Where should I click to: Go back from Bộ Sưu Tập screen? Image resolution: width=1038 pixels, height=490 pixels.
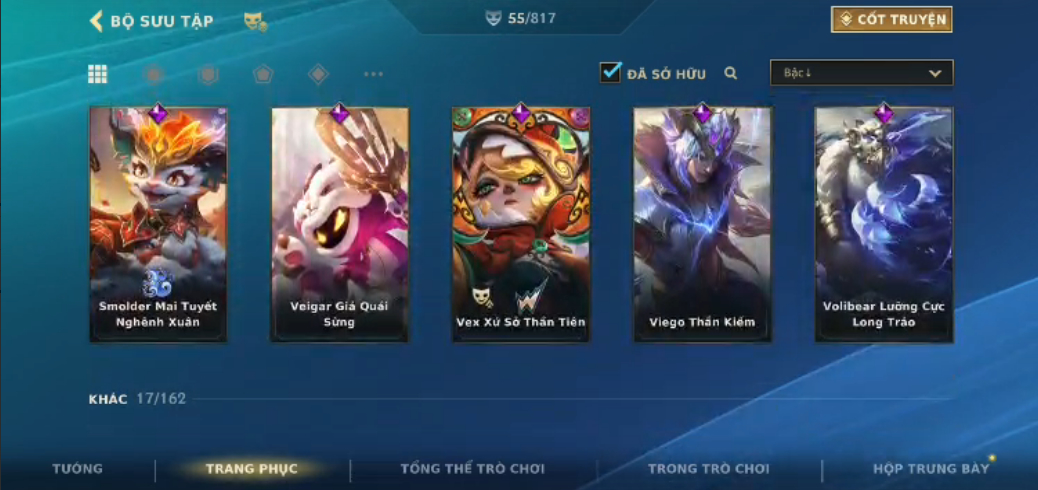pyautogui.click(x=97, y=21)
